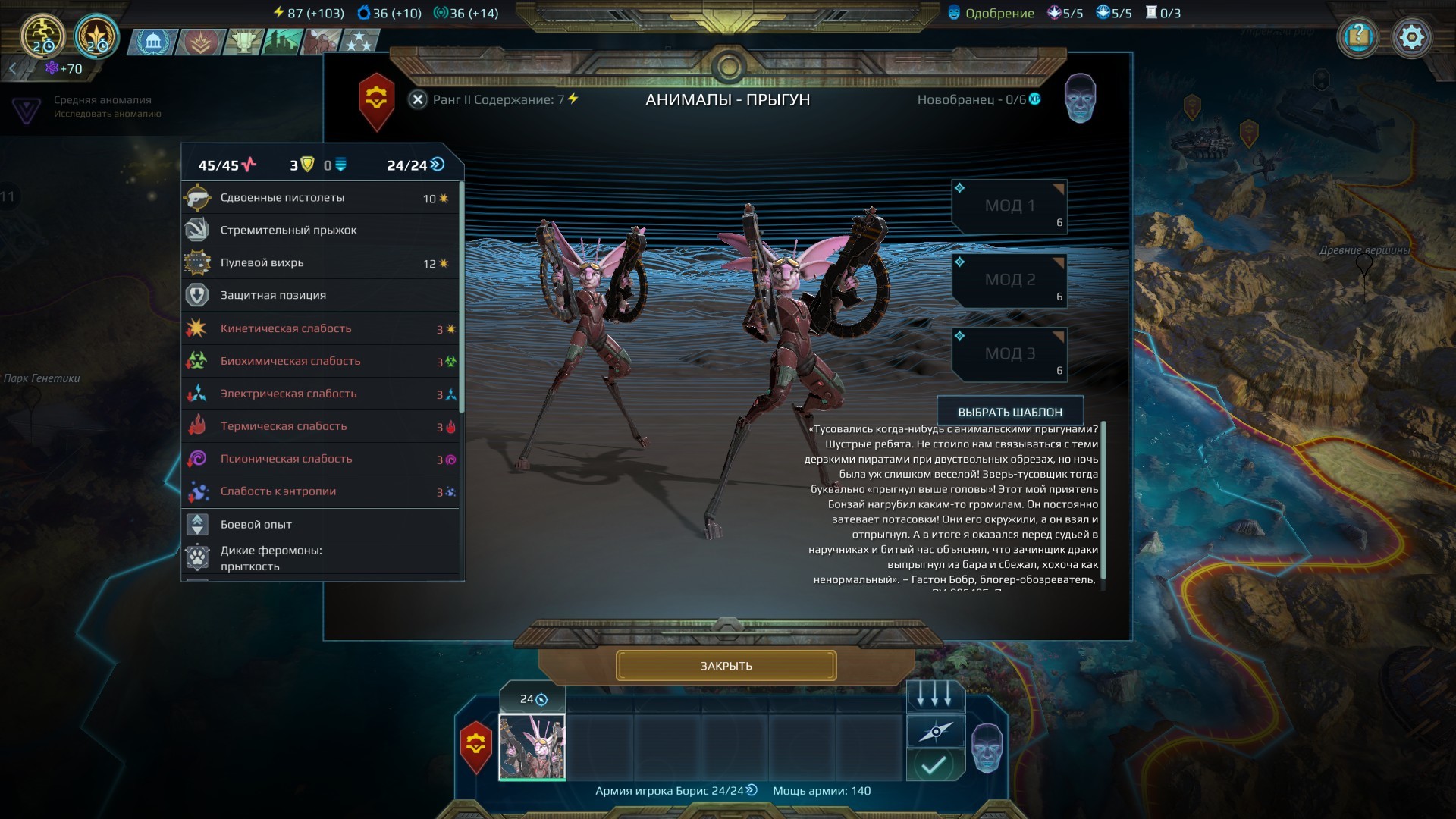Viewport: 1456px width, 819px height.
Task: Click the three down arrows army button
Action: click(935, 695)
